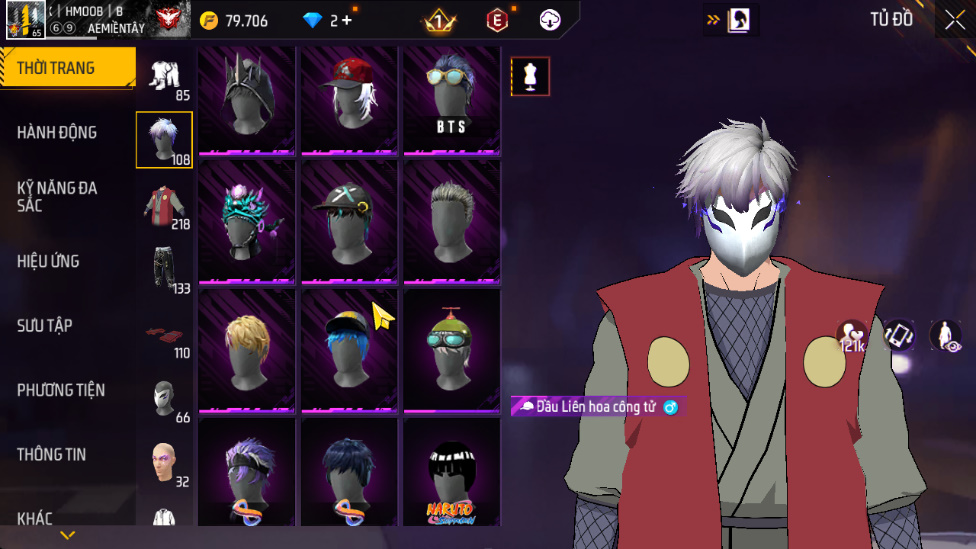The image size is (976, 549).
Task: Choose the propeller beanie with goggles
Action: (451, 350)
